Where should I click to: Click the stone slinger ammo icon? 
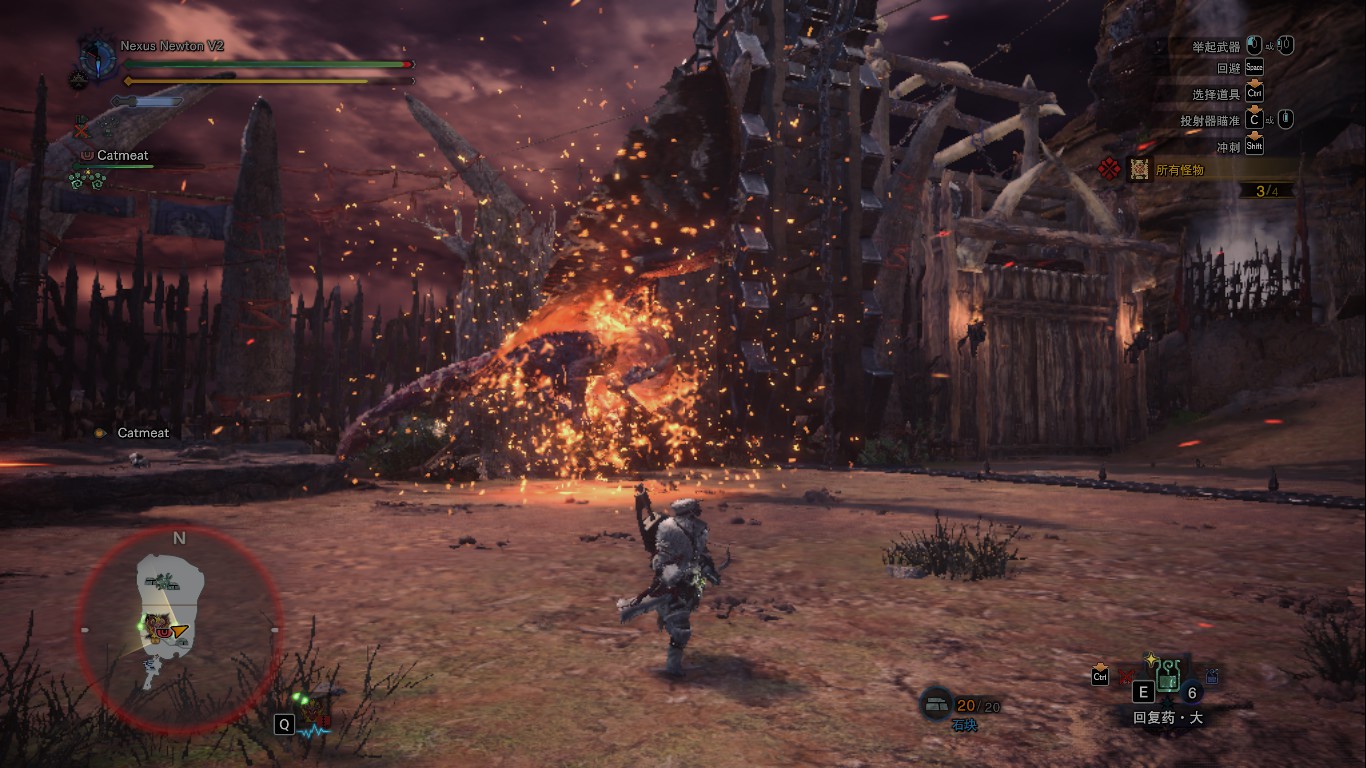pos(935,705)
